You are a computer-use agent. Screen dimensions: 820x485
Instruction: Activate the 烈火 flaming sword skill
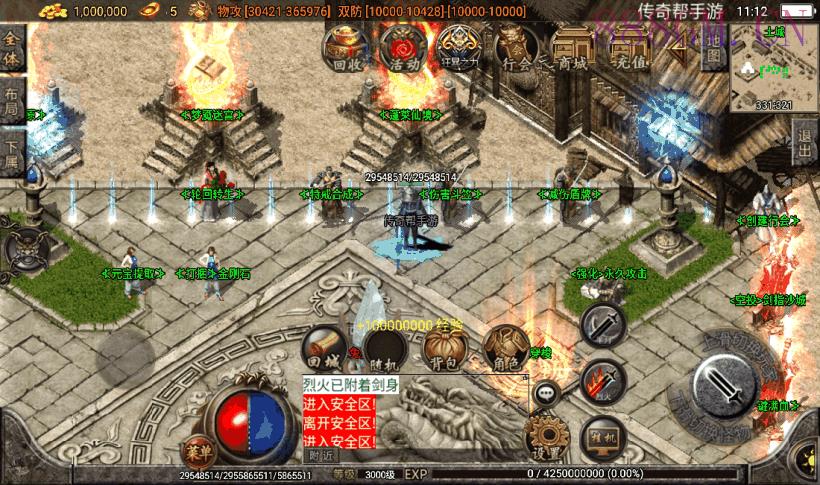(x=603, y=381)
